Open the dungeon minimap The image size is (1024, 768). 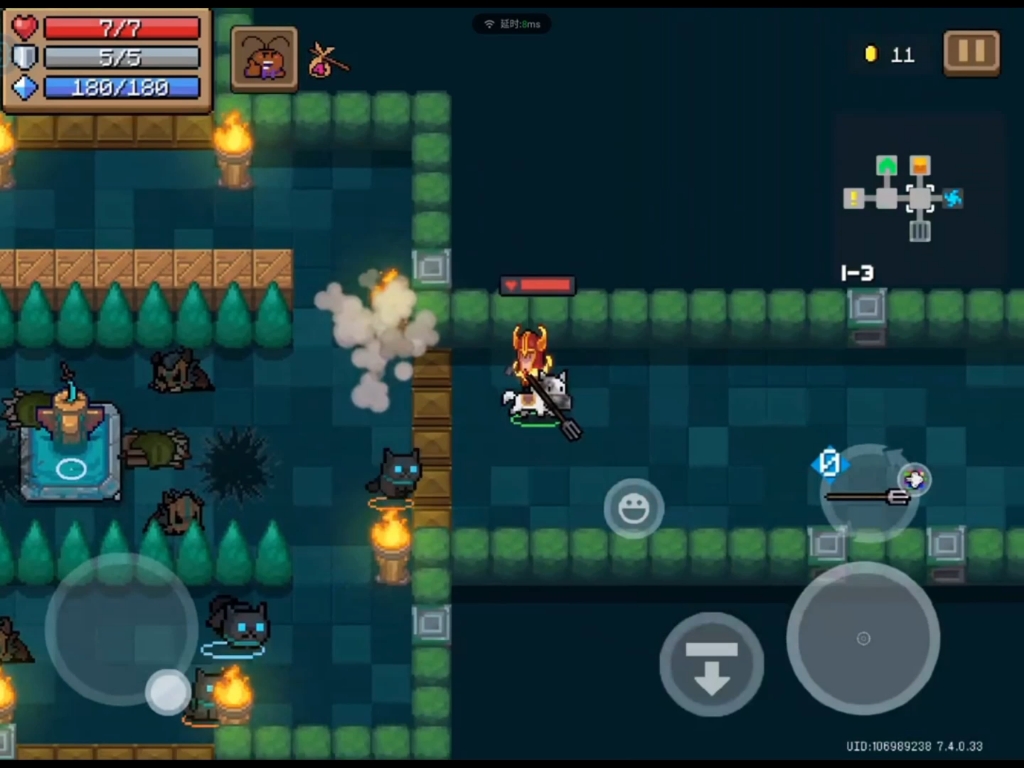click(904, 198)
